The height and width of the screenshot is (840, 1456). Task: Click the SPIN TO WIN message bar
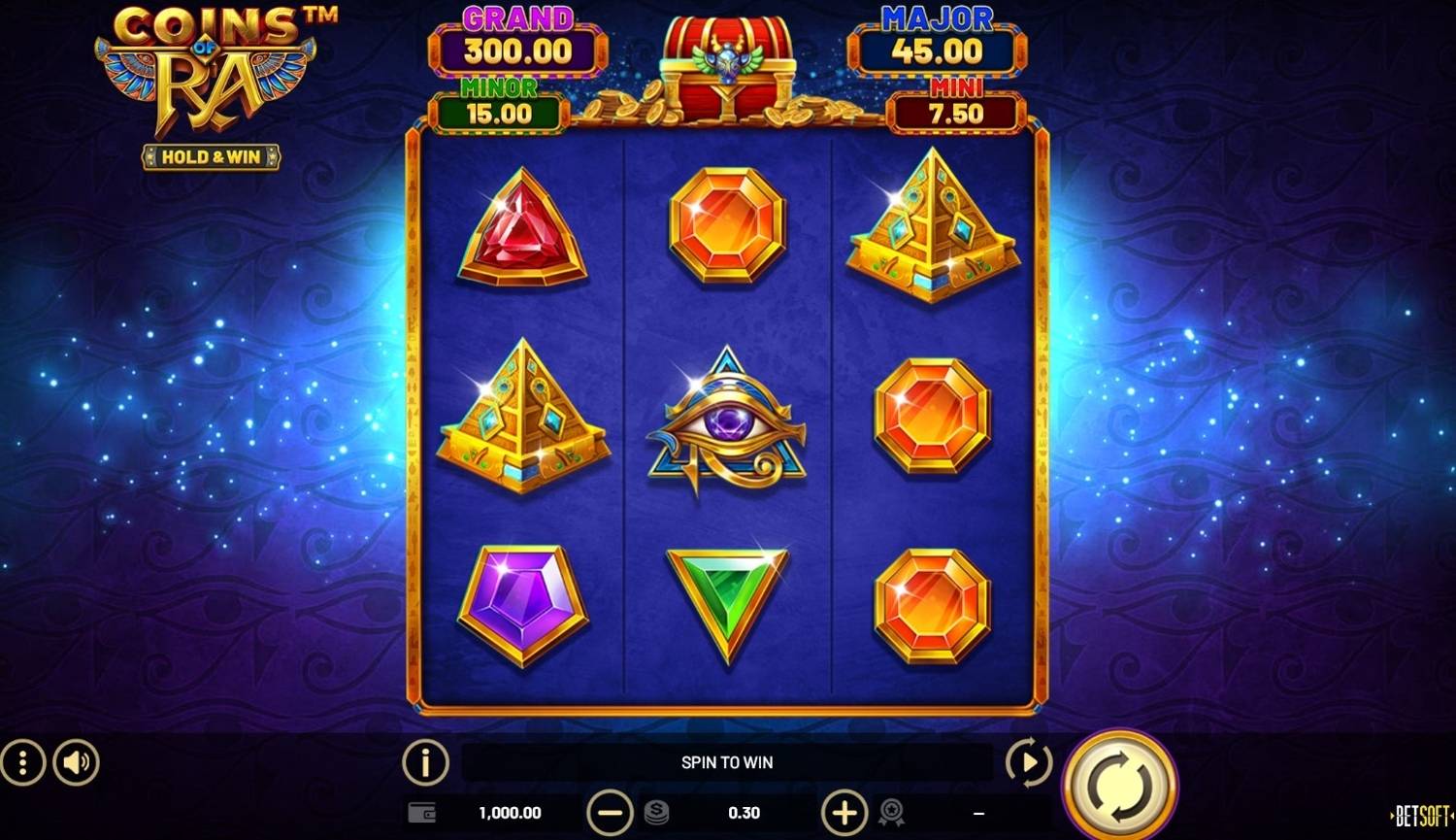coord(726,762)
